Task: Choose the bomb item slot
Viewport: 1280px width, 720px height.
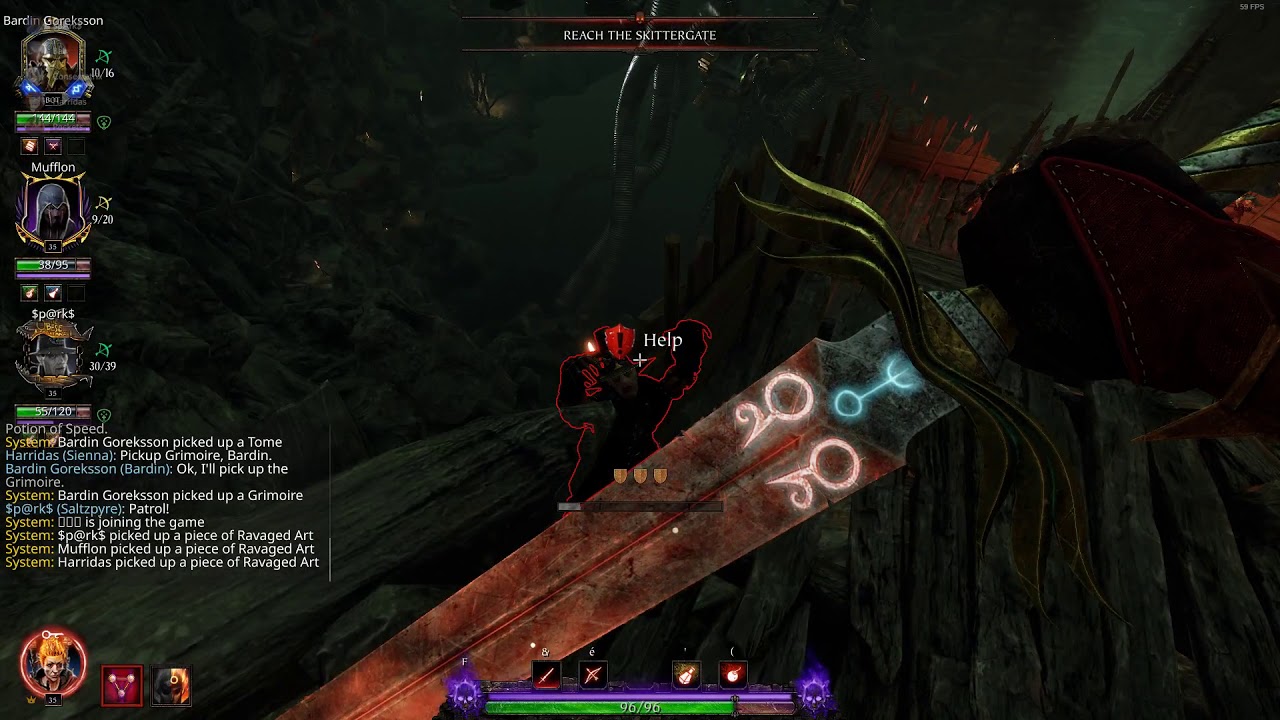Action: pos(732,676)
